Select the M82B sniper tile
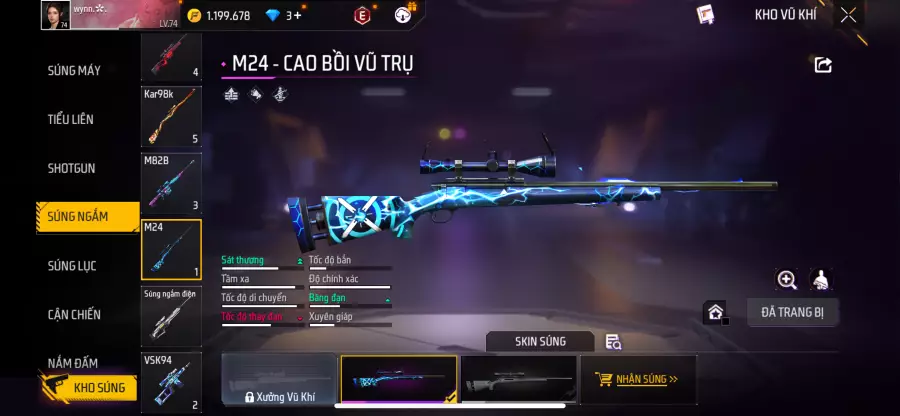Image resolution: width=900 pixels, height=416 pixels. click(x=171, y=182)
